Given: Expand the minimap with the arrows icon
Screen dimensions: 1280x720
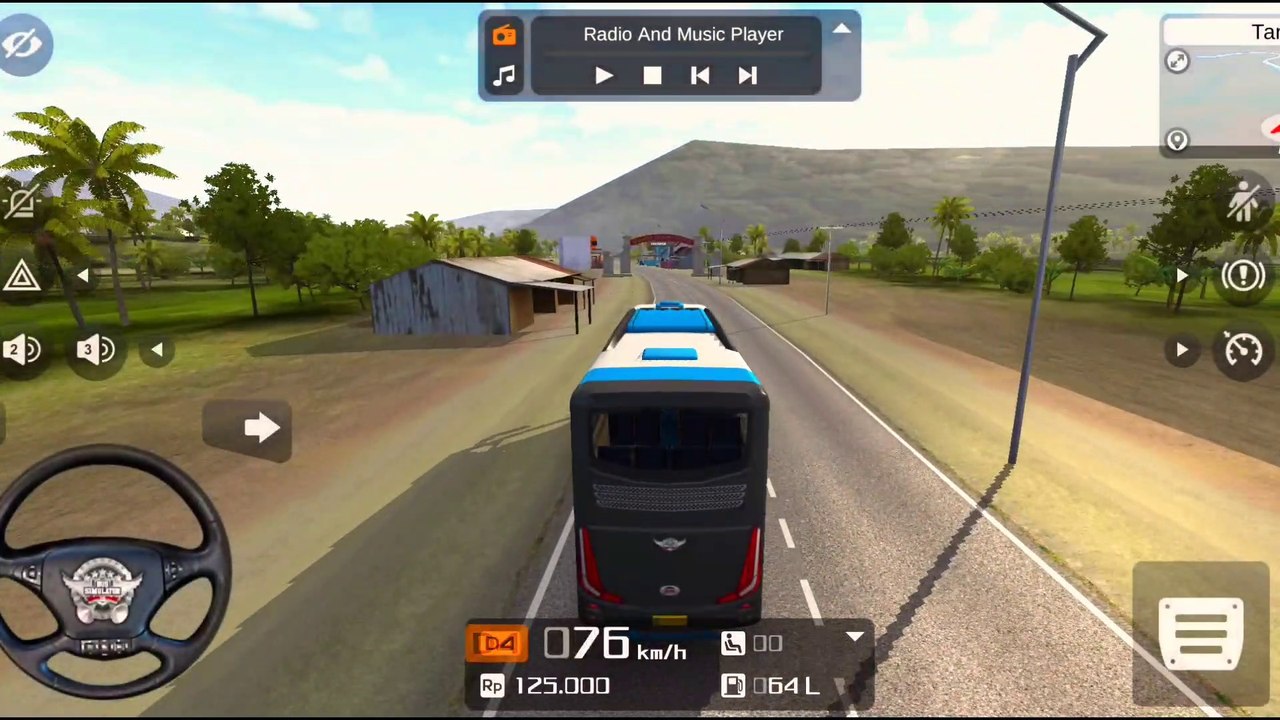Looking at the screenshot, I should 1177,62.
